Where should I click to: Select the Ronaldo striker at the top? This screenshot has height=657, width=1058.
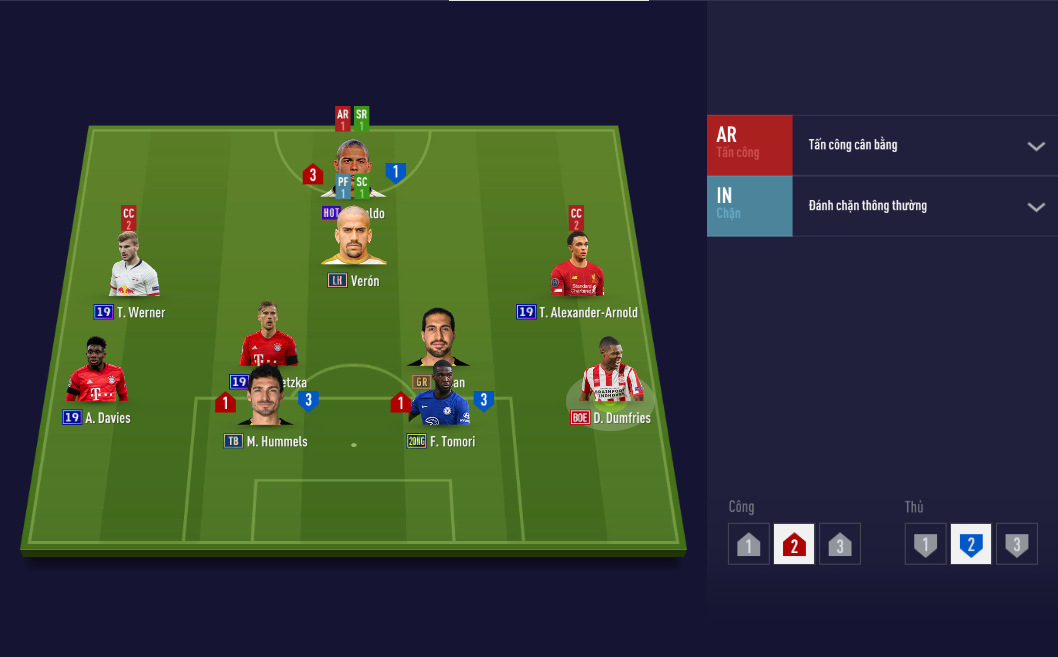click(x=353, y=158)
